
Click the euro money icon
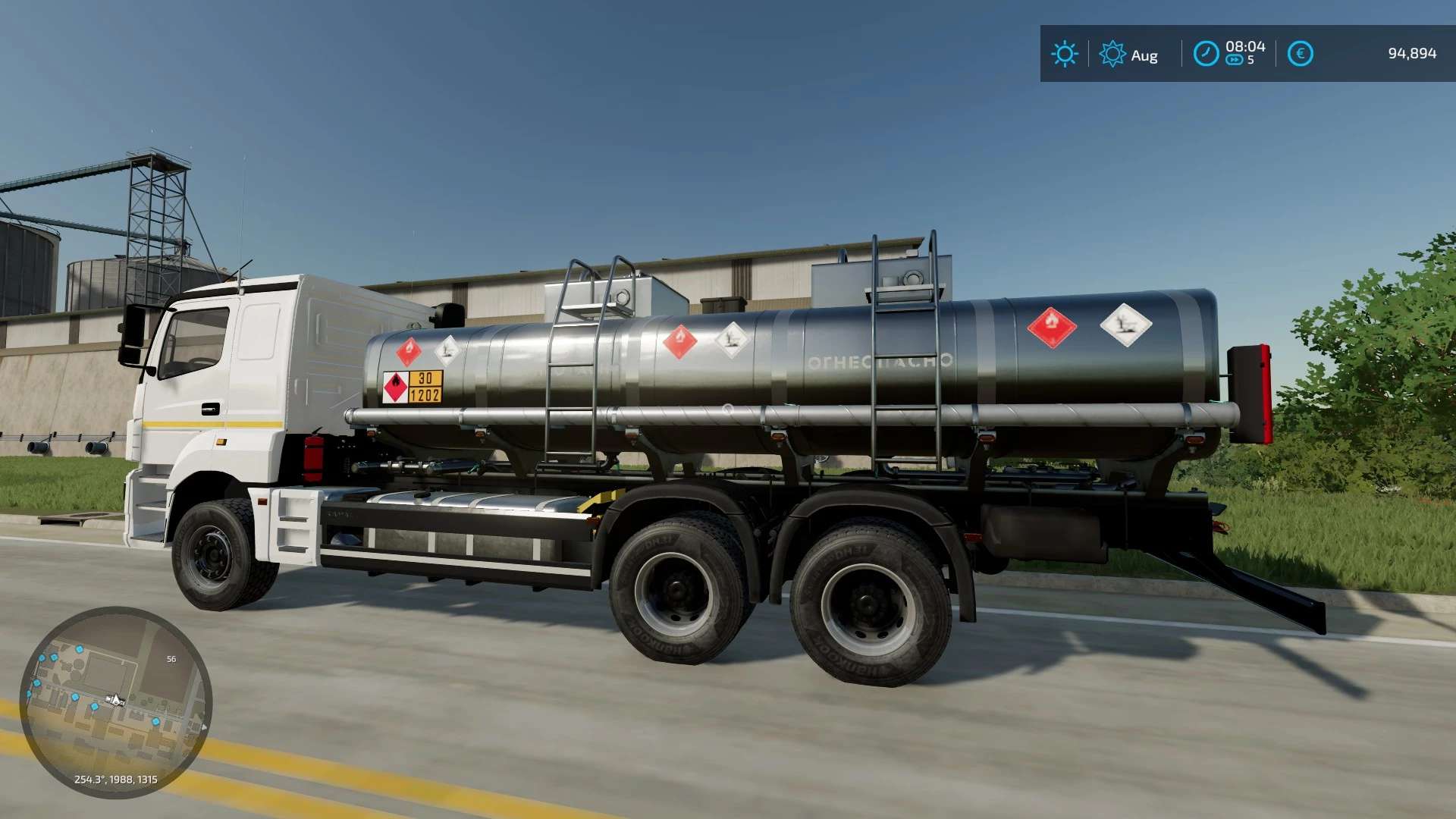point(1300,54)
